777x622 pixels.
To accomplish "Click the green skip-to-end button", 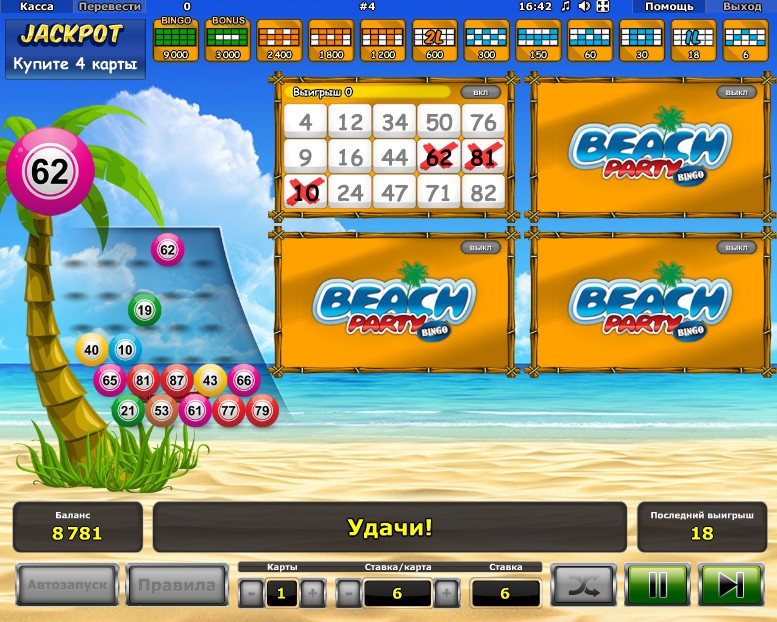I will (731, 585).
